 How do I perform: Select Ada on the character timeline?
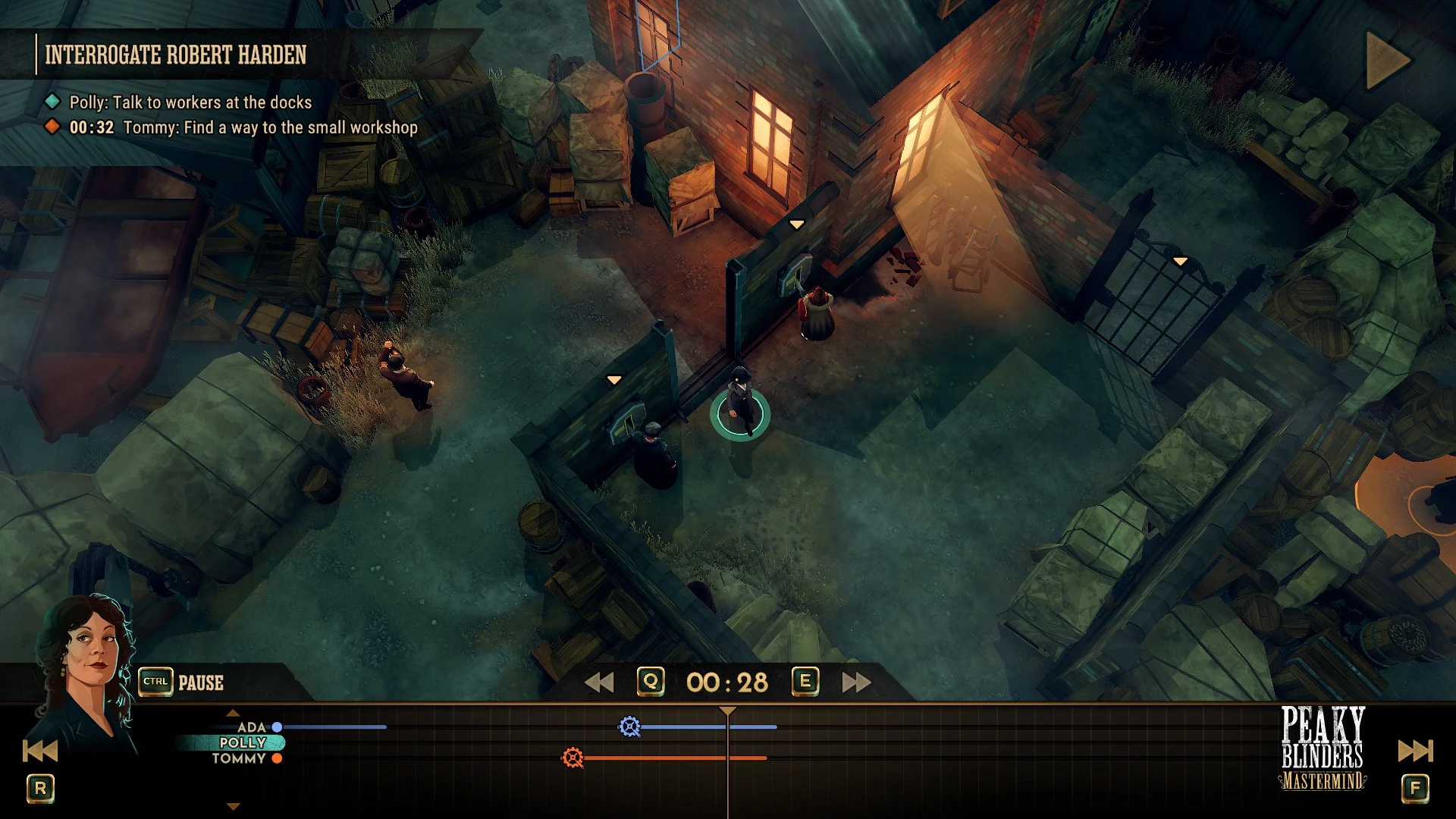click(252, 727)
